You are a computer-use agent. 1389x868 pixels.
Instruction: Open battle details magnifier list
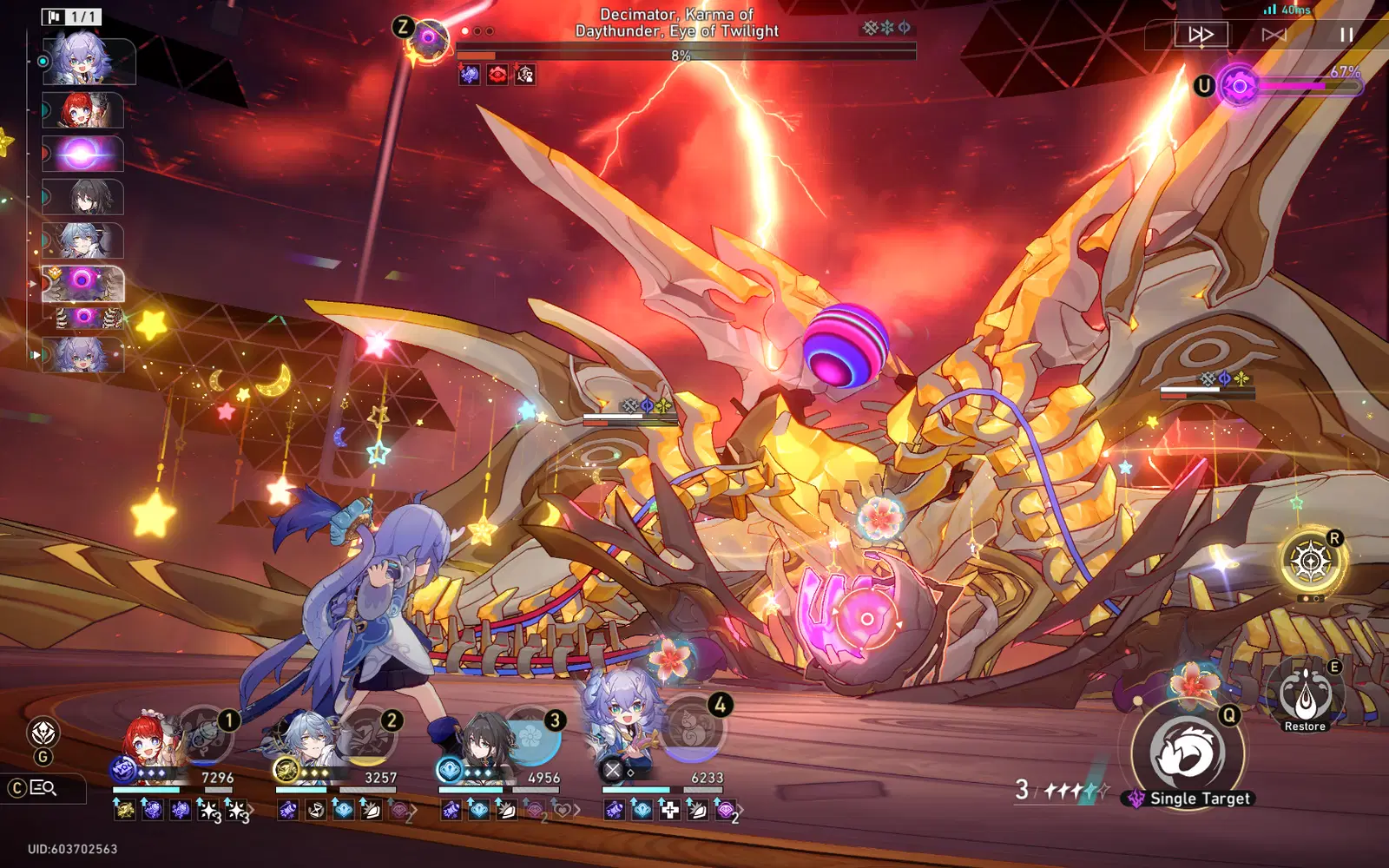tap(43, 788)
